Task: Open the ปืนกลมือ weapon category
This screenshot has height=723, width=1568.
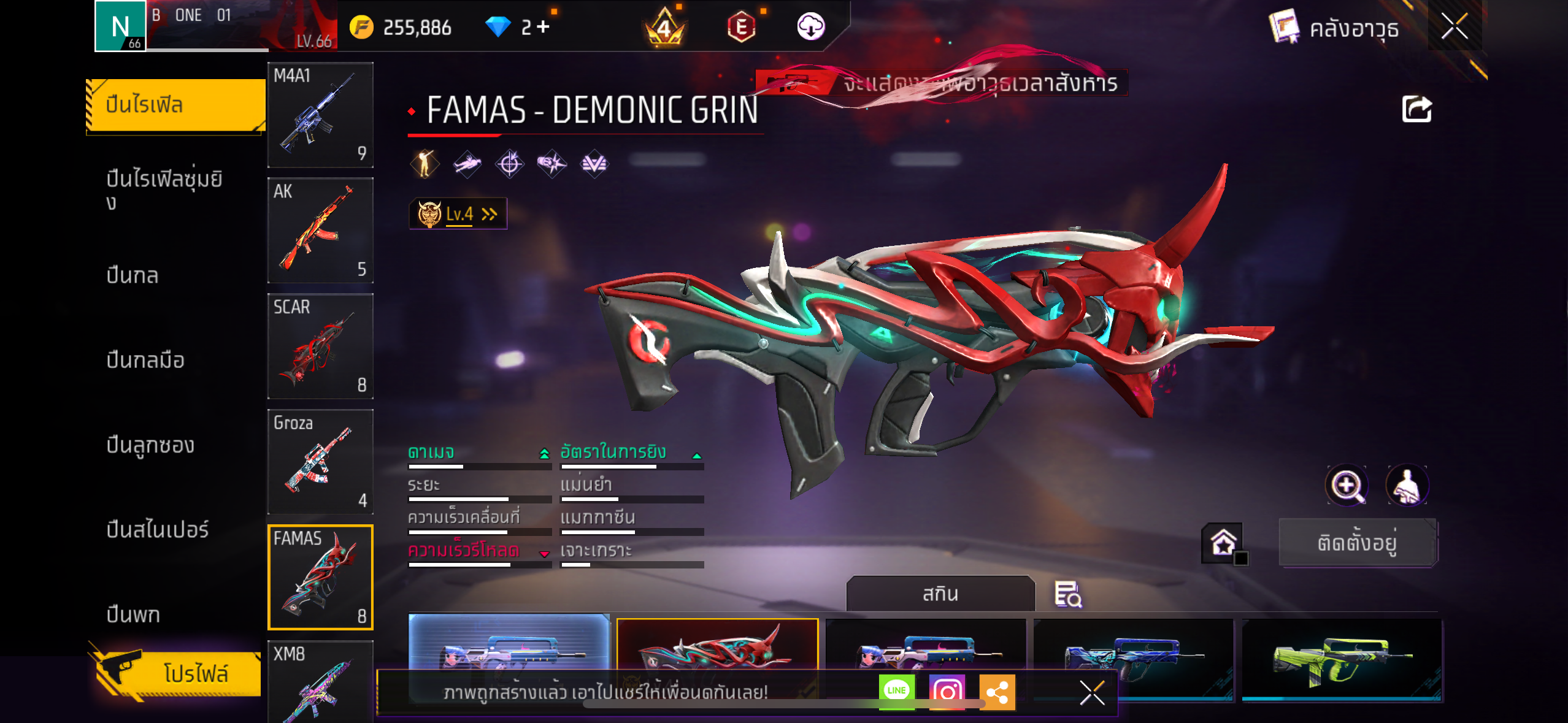Action: (x=145, y=360)
